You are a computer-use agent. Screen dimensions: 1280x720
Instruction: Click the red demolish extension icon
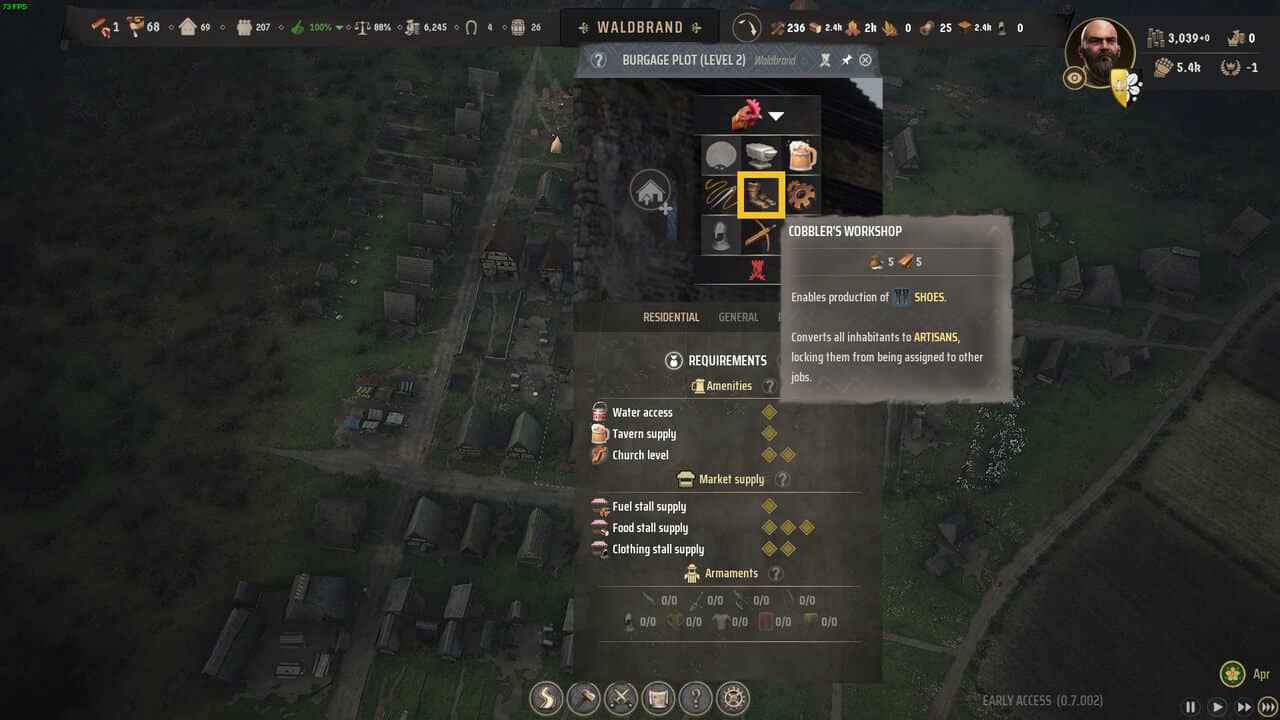(x=758, y=269)
